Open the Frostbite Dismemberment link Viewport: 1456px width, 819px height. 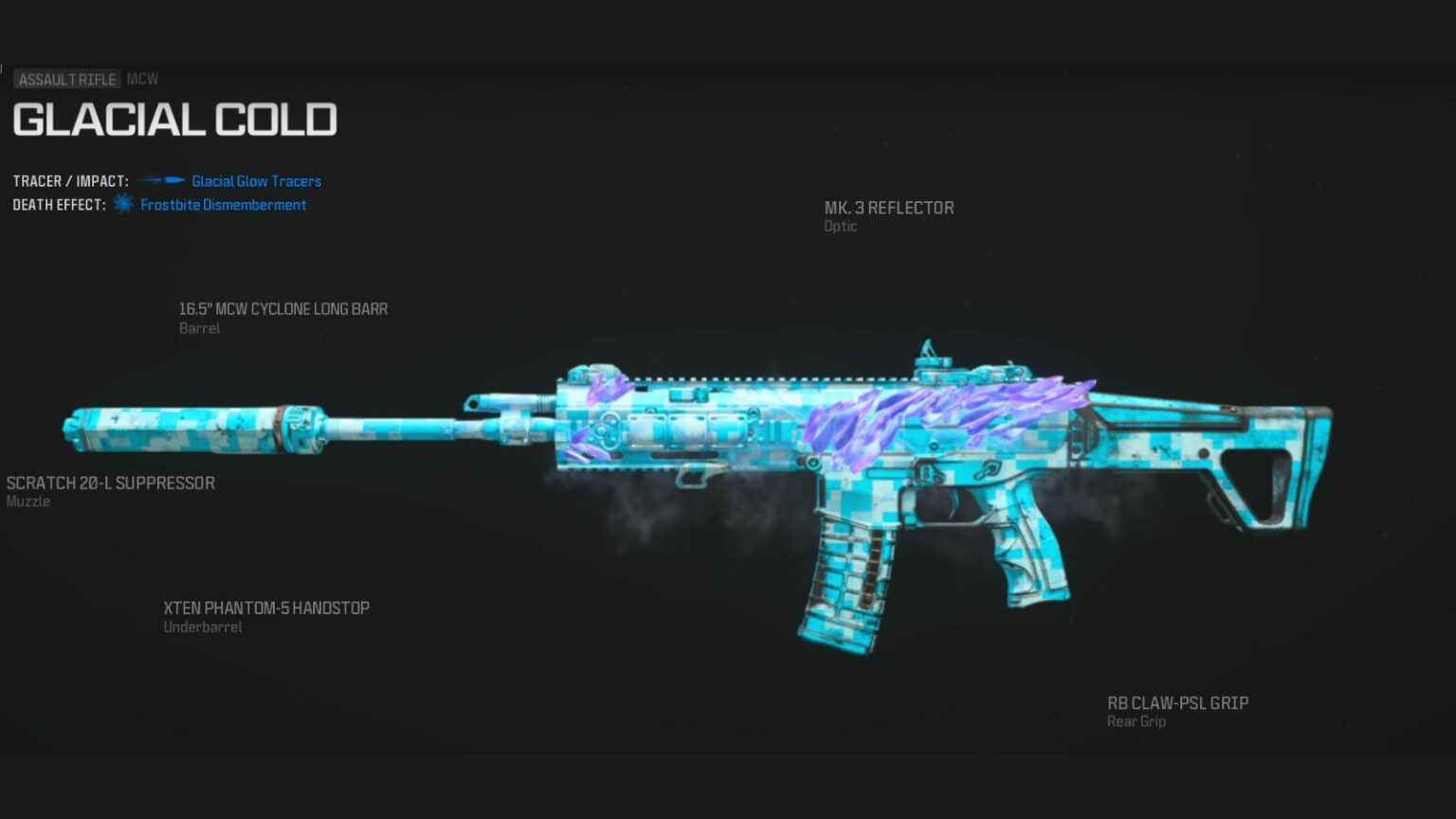tap(224, 204)
